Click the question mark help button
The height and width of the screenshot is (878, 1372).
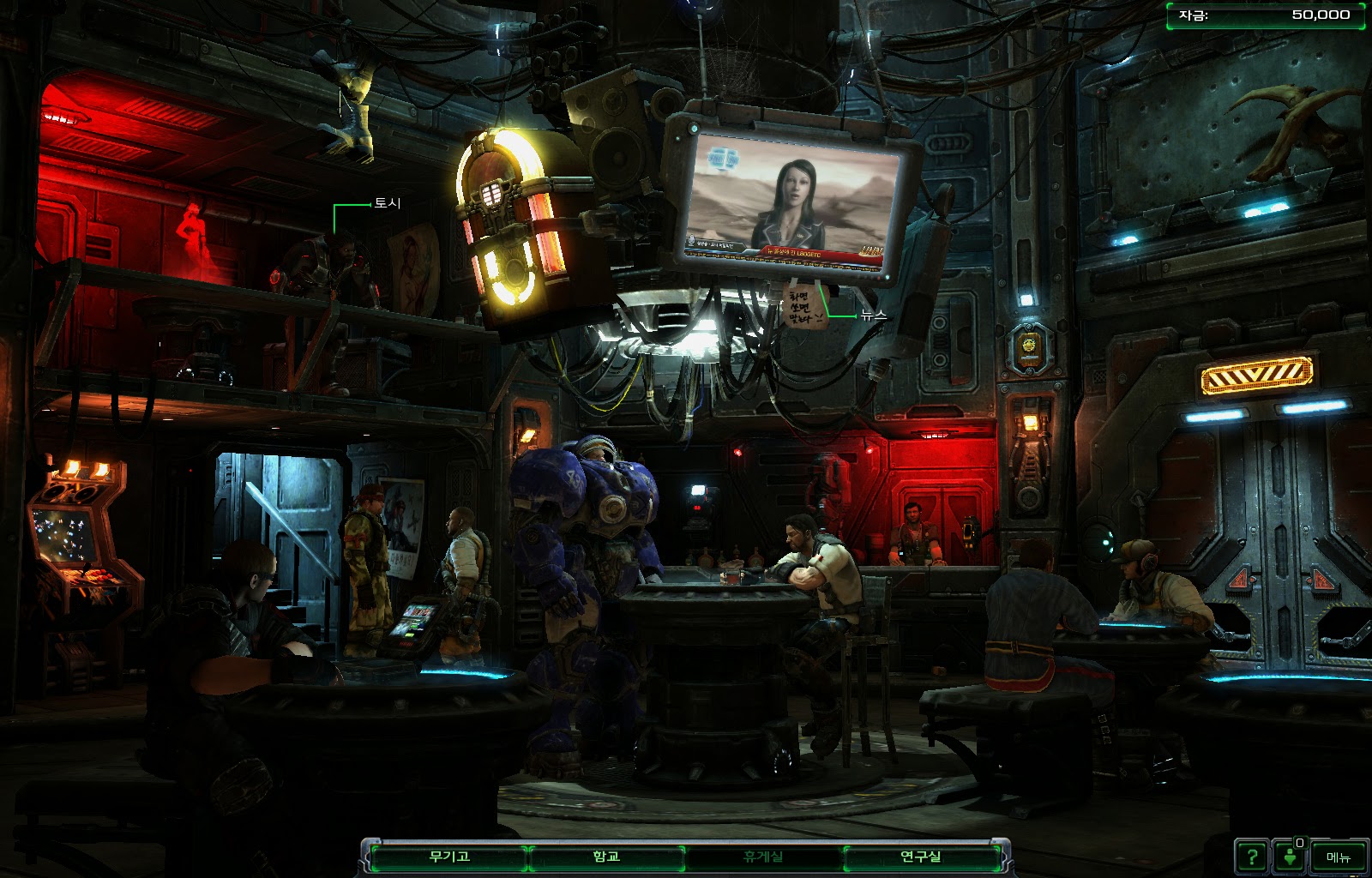click(1252, 857)
